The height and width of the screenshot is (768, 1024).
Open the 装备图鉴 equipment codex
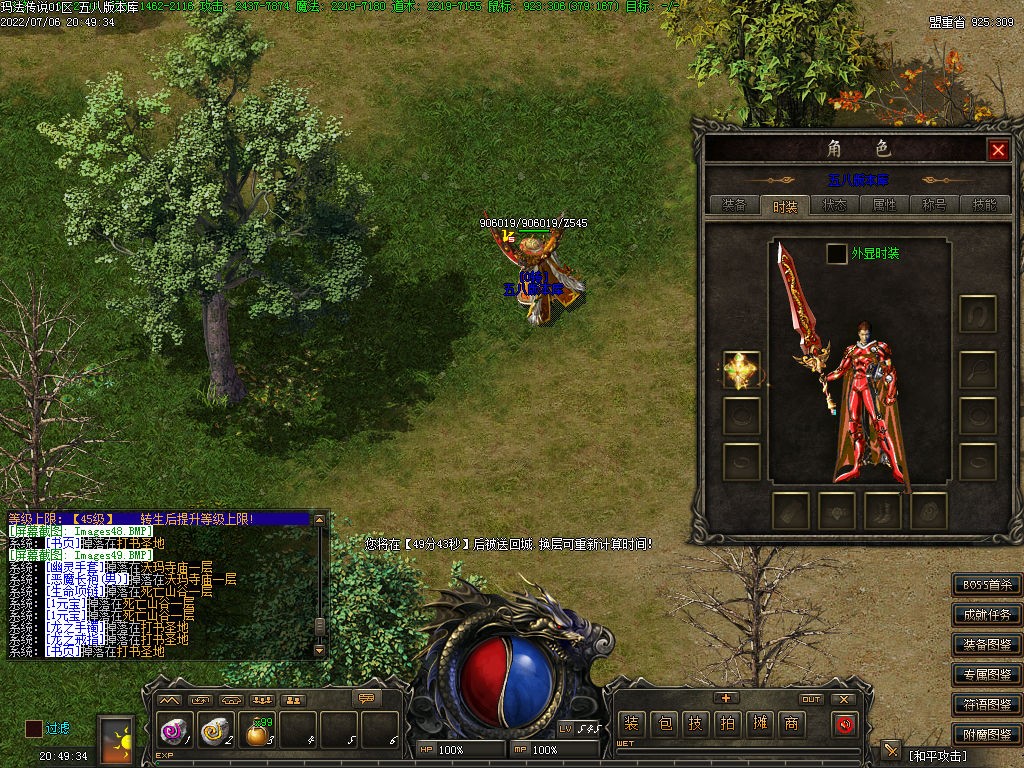tap(987, 645)
